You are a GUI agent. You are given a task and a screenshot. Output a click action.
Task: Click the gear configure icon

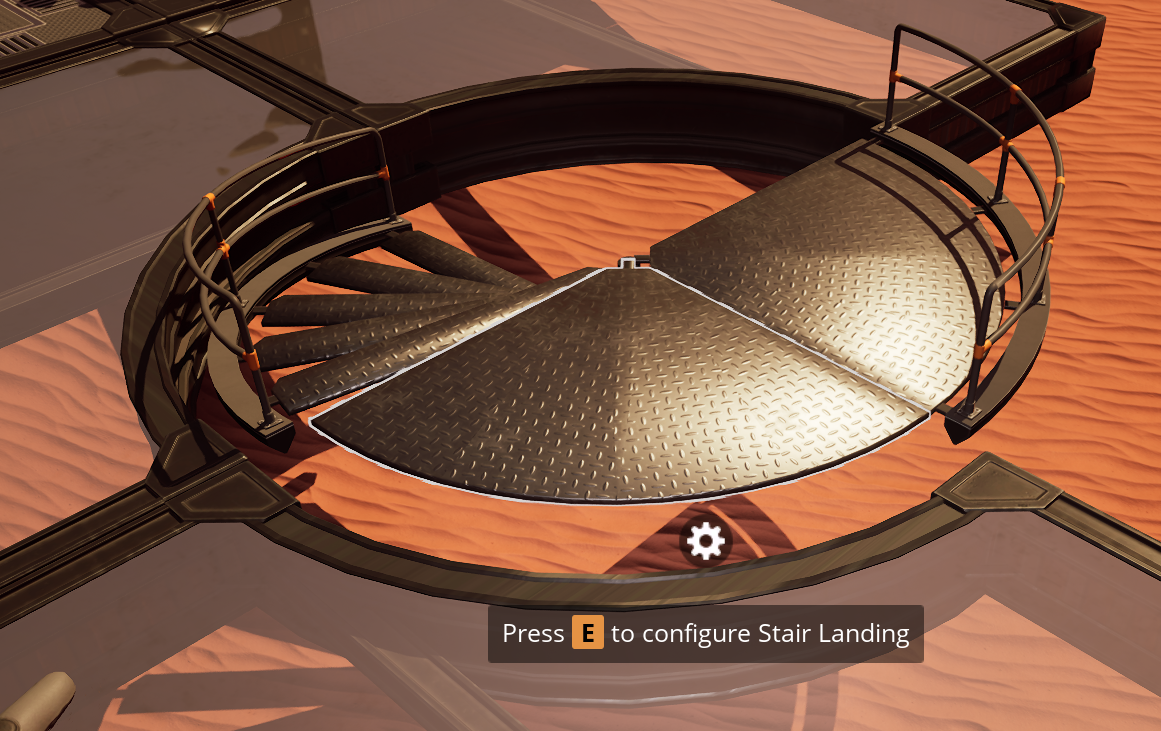click(706, 541)
